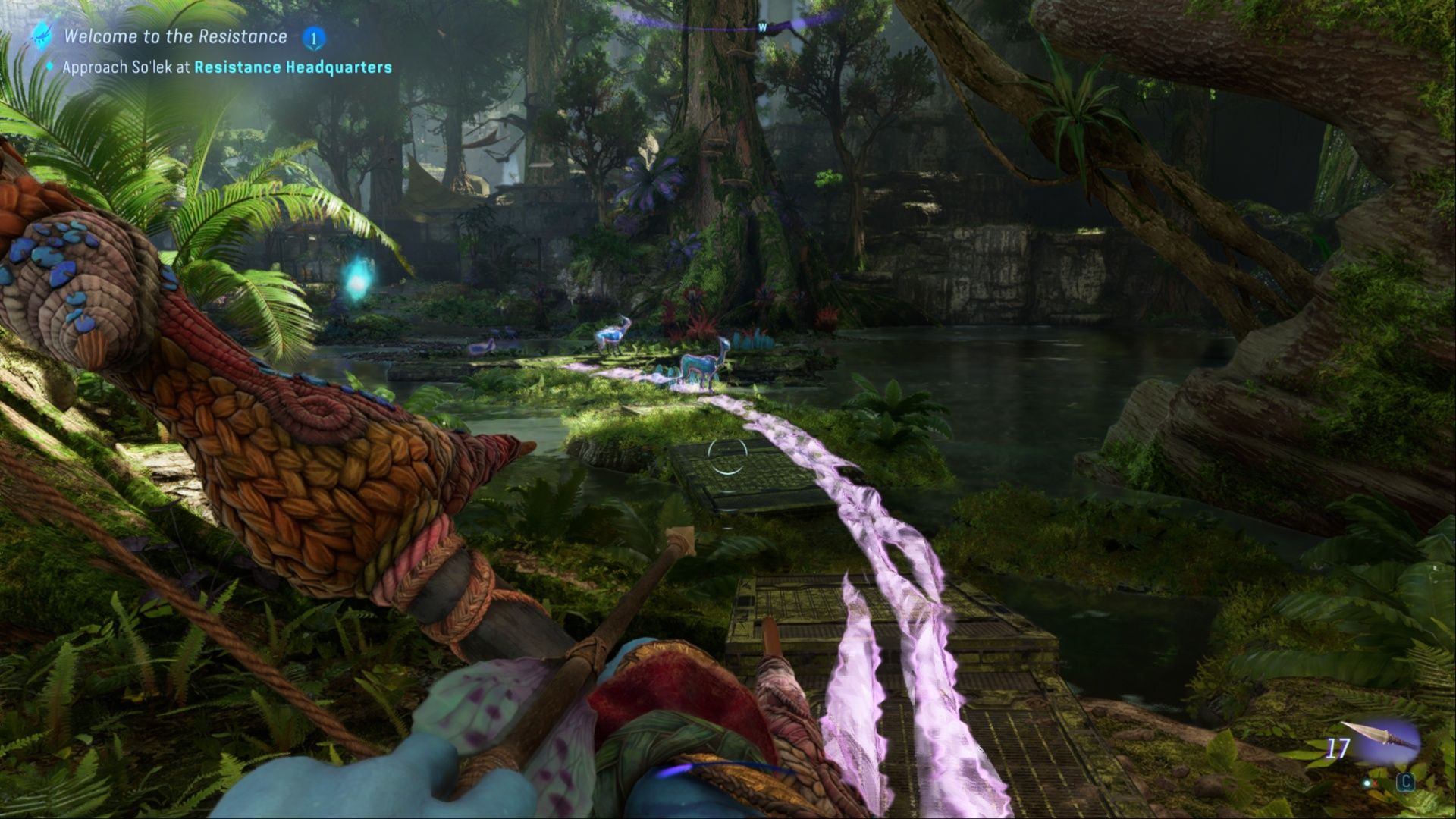Image resolution: width=1456 pixels, height=819 pixels.
Task: Expand the quest tracker via its 1 badge
Action: click(313, 36)
